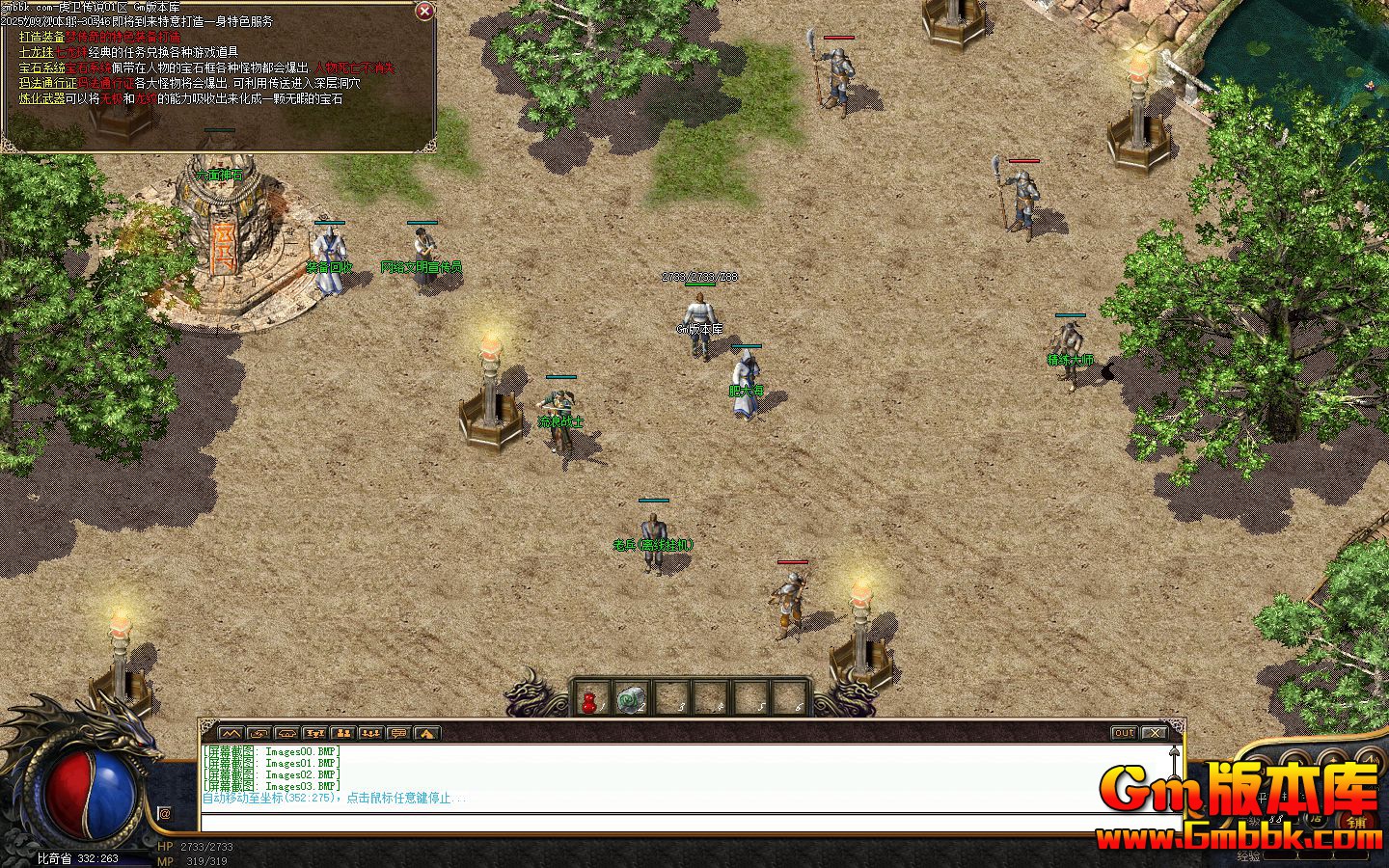This screenshot has width=1389, height=868.
Task: Use the red potion in hotbar slot 1
Action: click(590, 699)
